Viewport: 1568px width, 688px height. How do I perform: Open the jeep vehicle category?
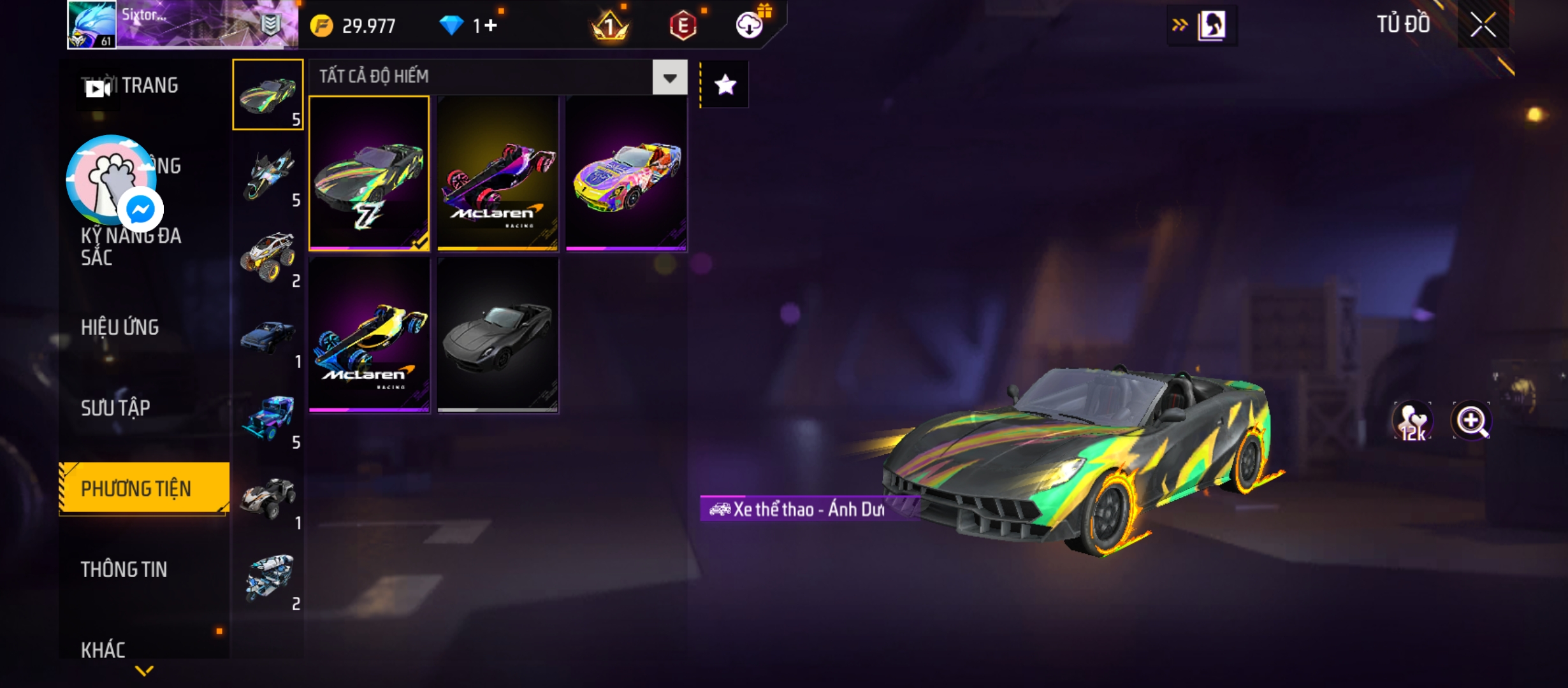268,419
